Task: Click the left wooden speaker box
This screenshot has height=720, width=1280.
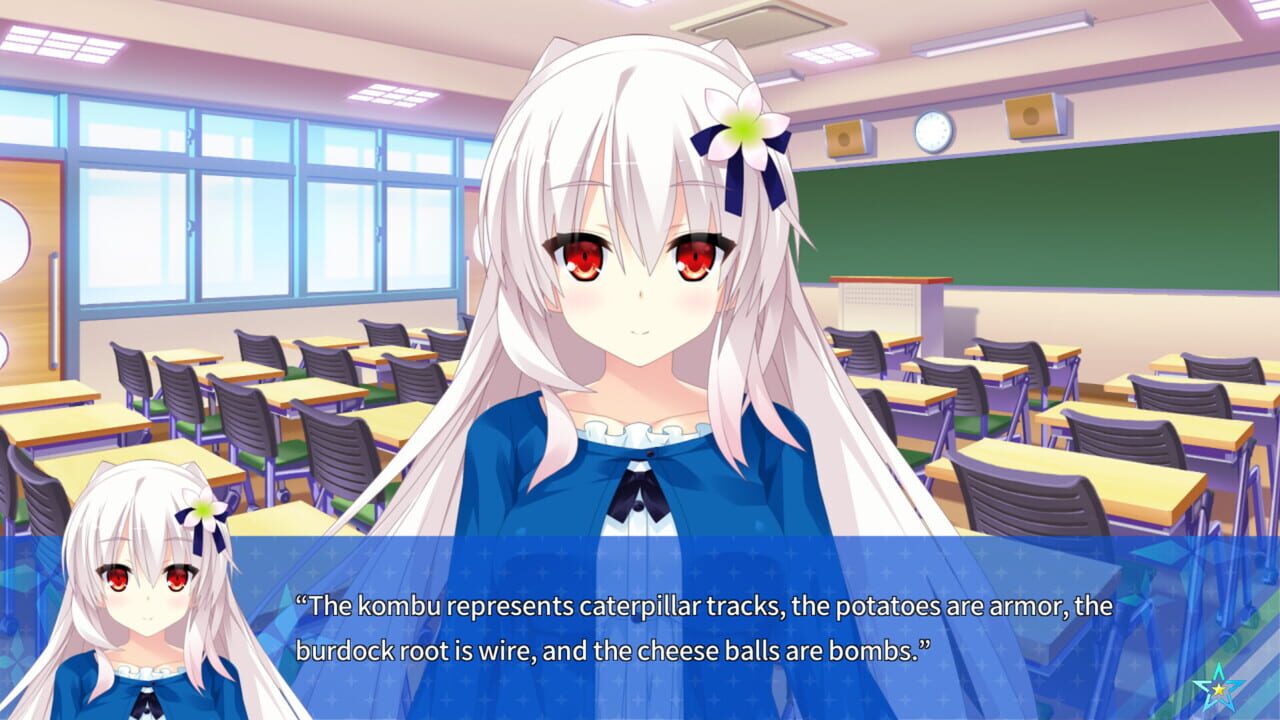Action: click(x=845, y=139)
